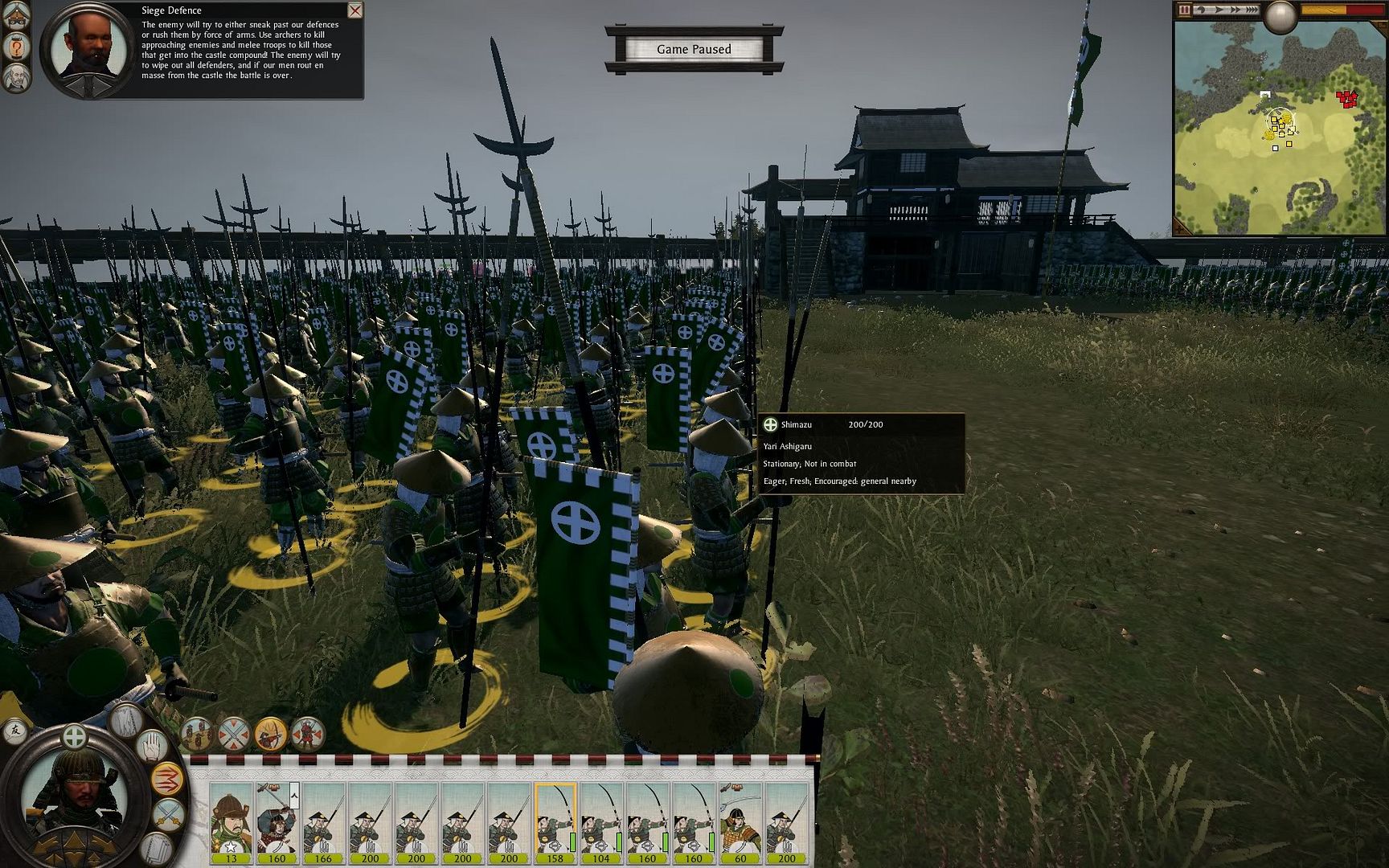Activate the fire arrows ability button
This screenshot has height=868, width=1389.
click(166, 779)
